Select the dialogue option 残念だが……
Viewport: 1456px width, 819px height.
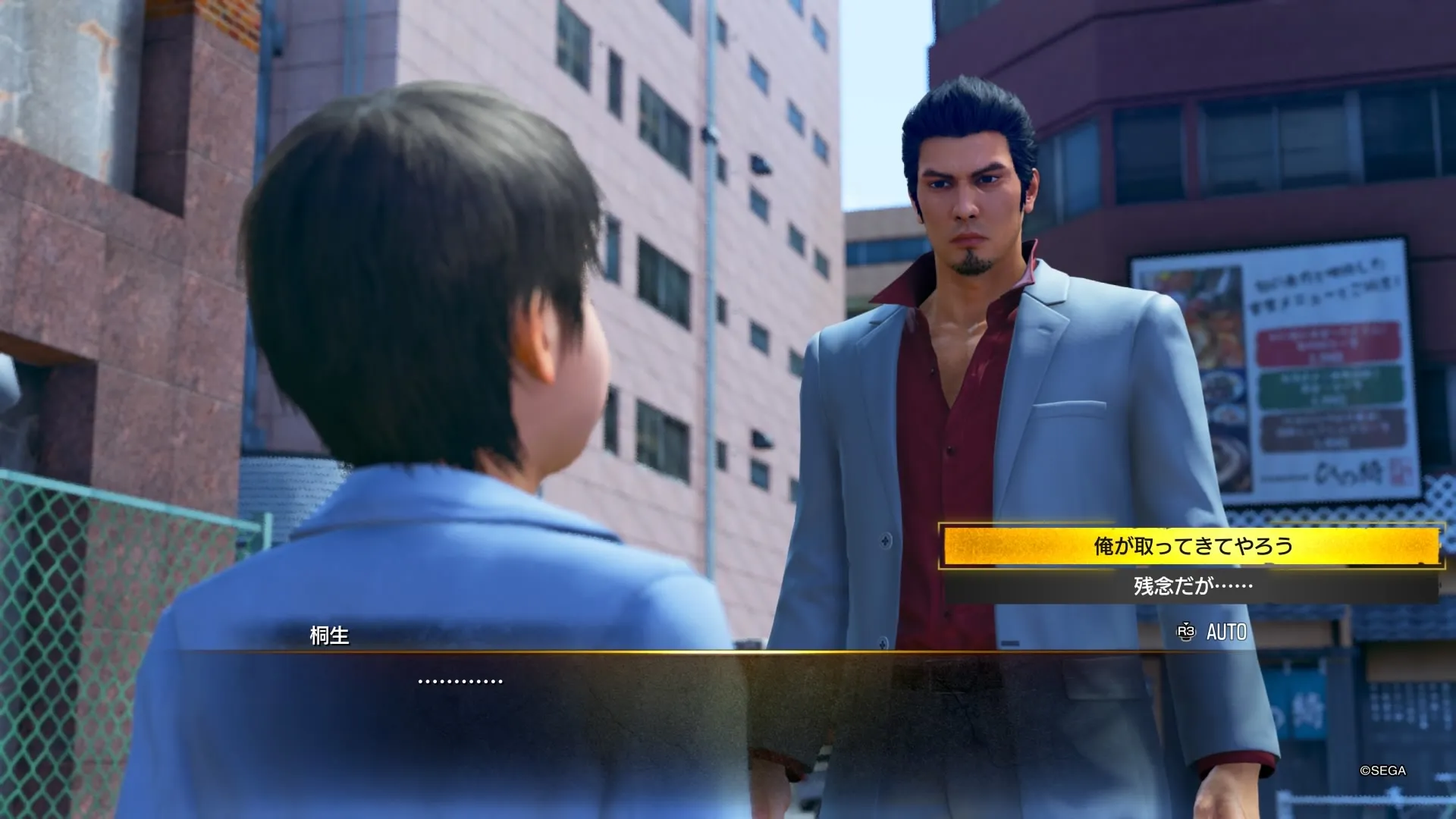1192,586
